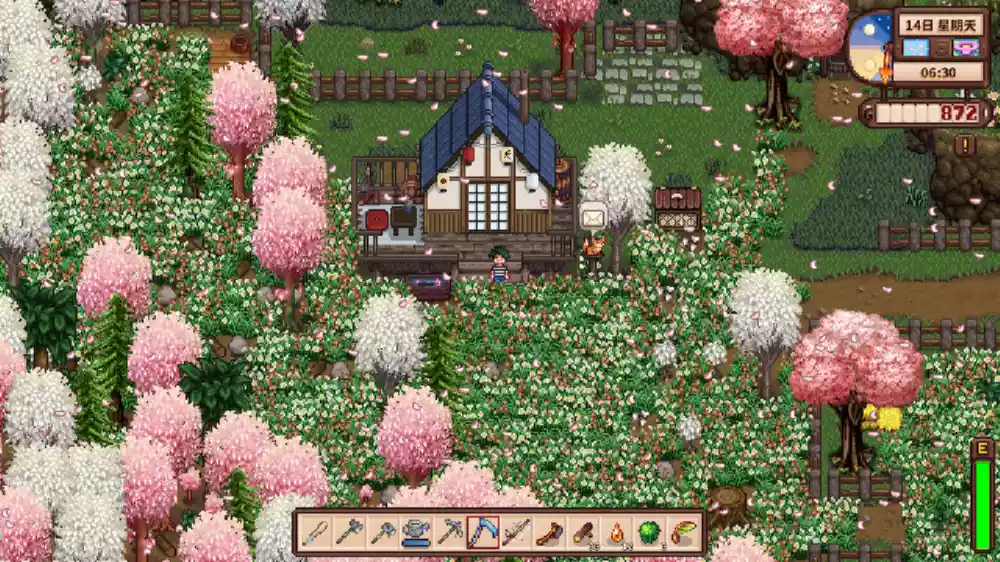Choose the green leafy item slot

[x=649, y=532]
